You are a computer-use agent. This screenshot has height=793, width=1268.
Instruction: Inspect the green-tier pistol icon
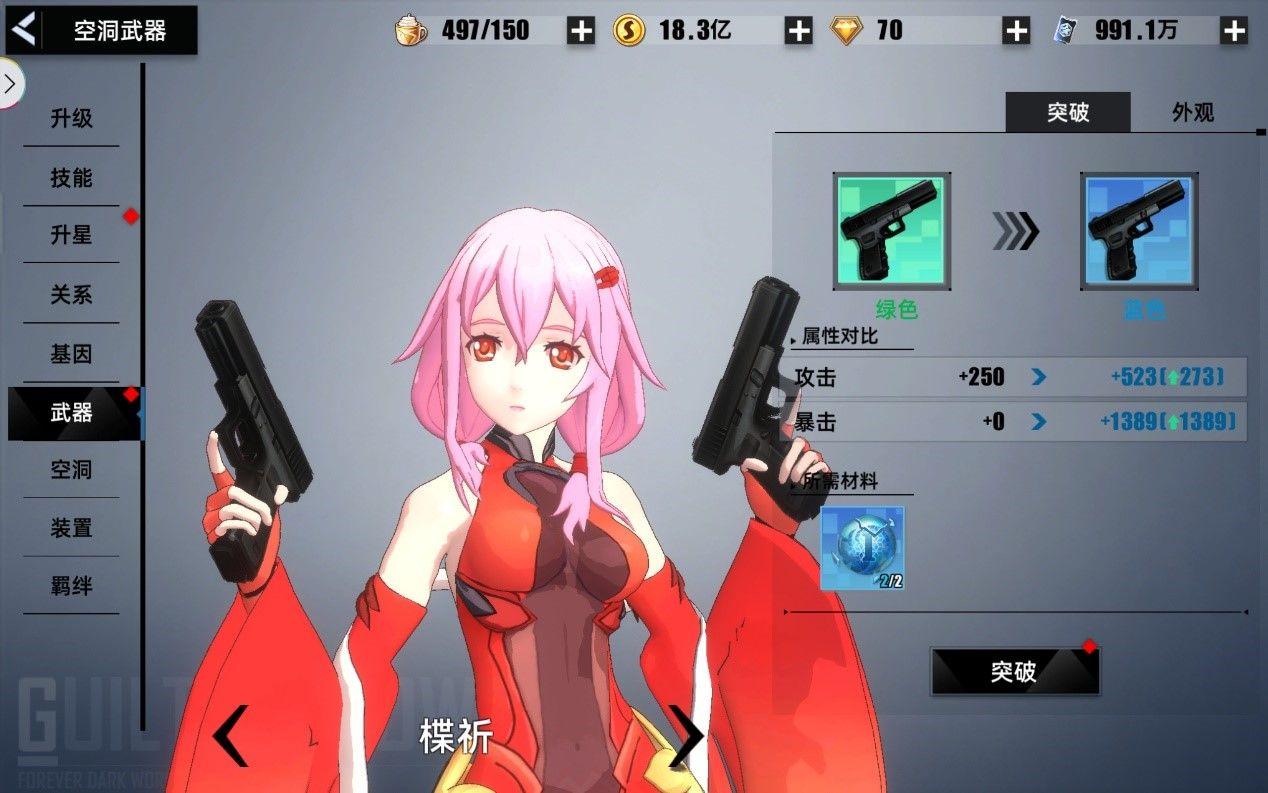pyautogui.click(x=892, y=231)
